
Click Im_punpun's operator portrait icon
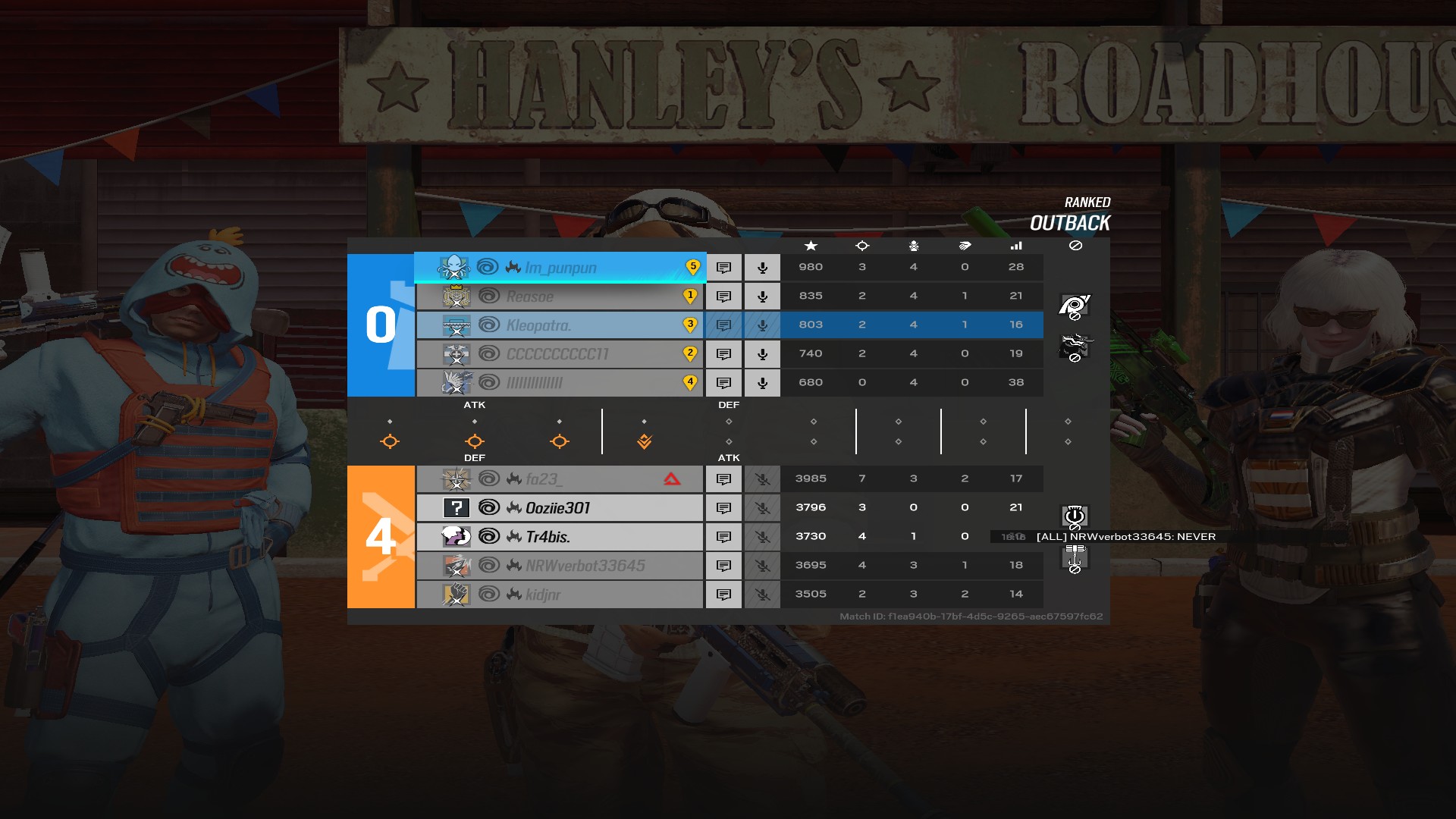pyautogui.click(x=455, y=267)
